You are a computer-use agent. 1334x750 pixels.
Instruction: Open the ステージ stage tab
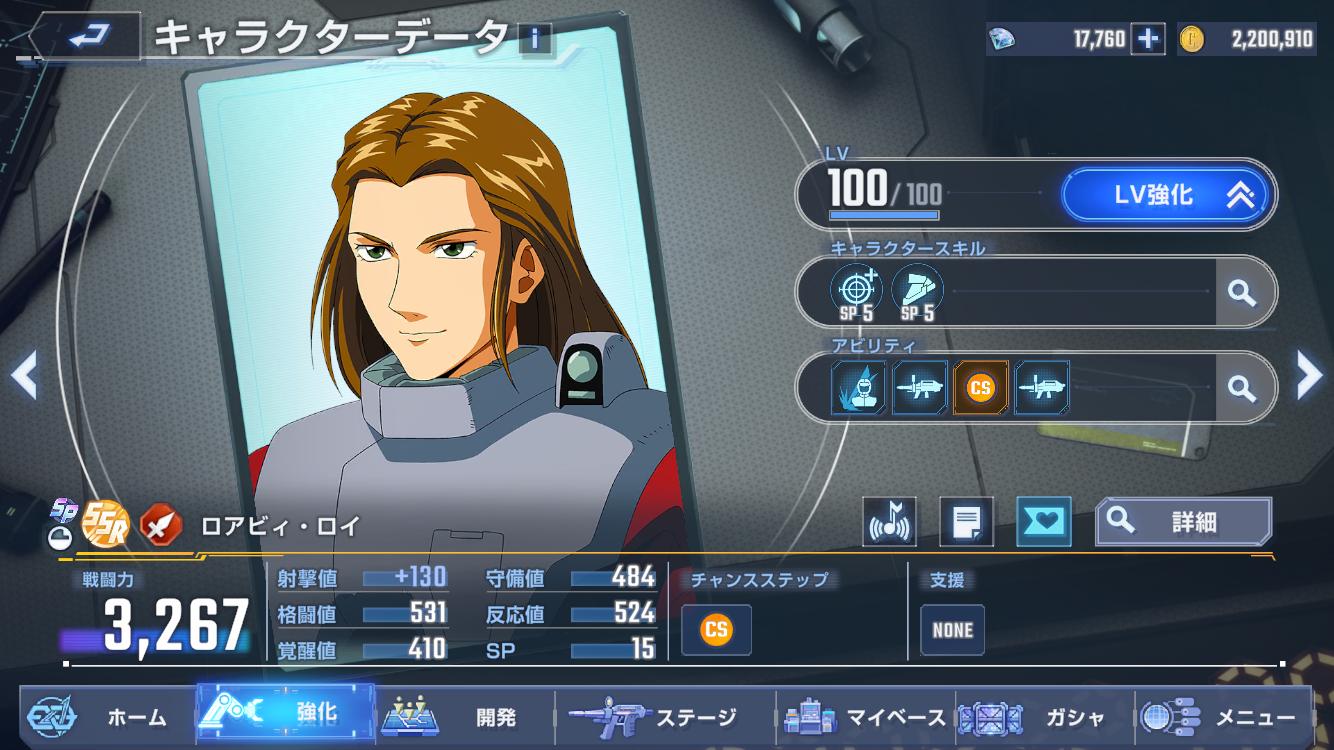click(x=660, y=717)
